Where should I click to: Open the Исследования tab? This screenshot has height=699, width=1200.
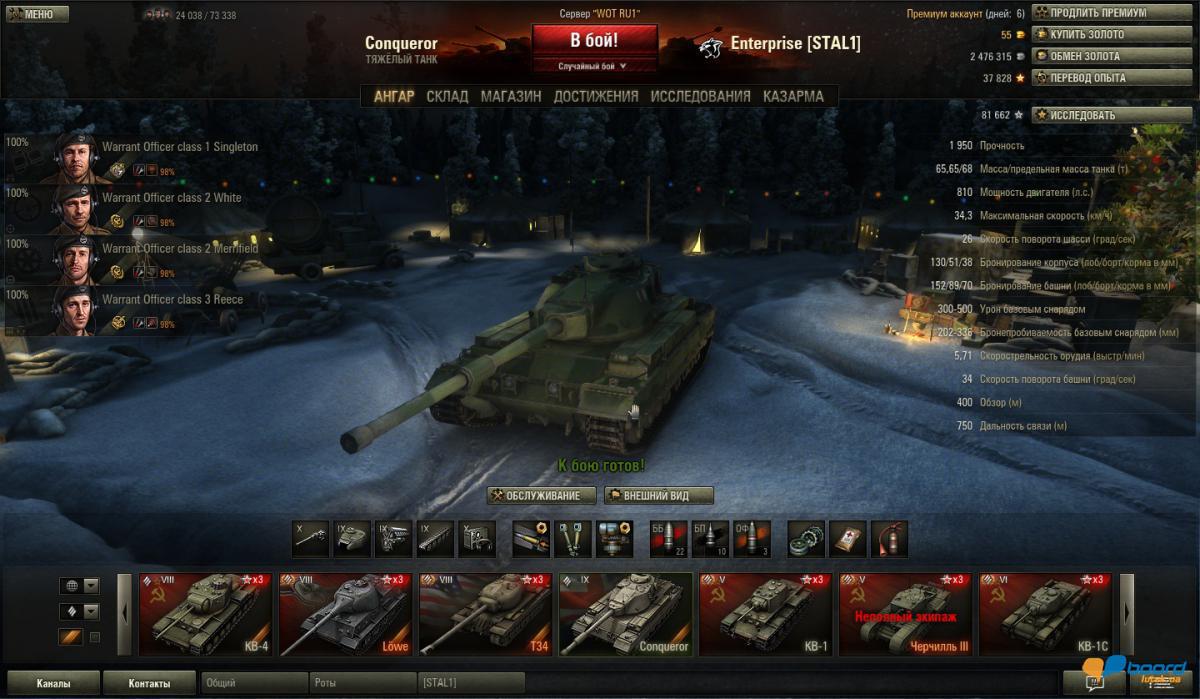(700, 96)
